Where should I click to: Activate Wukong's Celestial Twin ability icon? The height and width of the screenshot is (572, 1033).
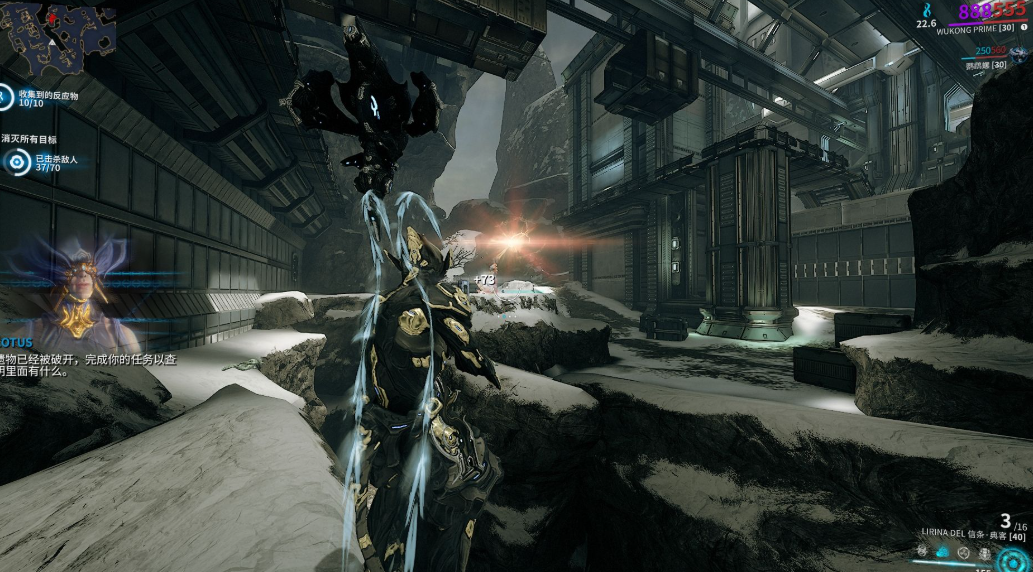923,552
